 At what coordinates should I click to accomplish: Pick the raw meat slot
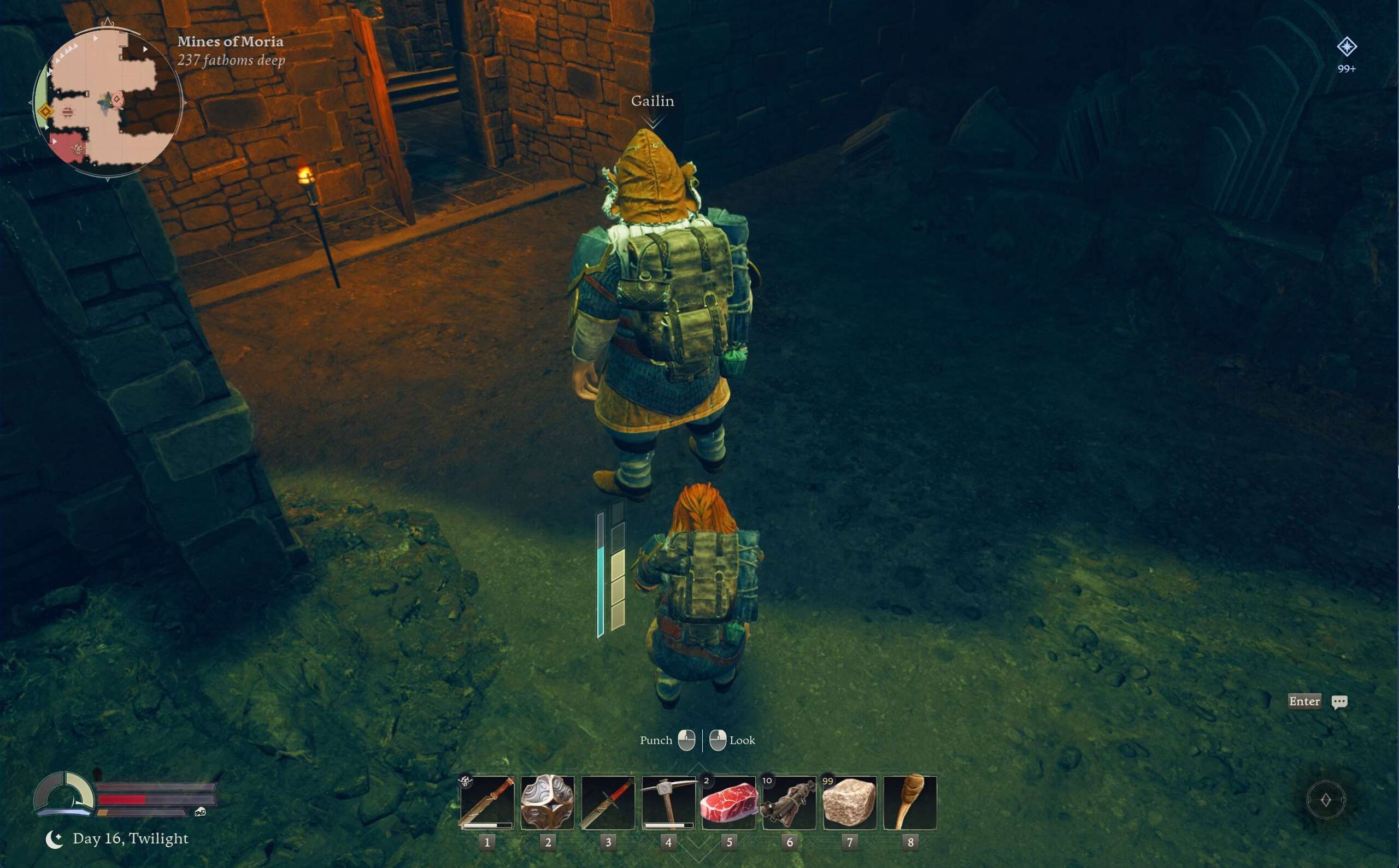(x=728, y=802)
